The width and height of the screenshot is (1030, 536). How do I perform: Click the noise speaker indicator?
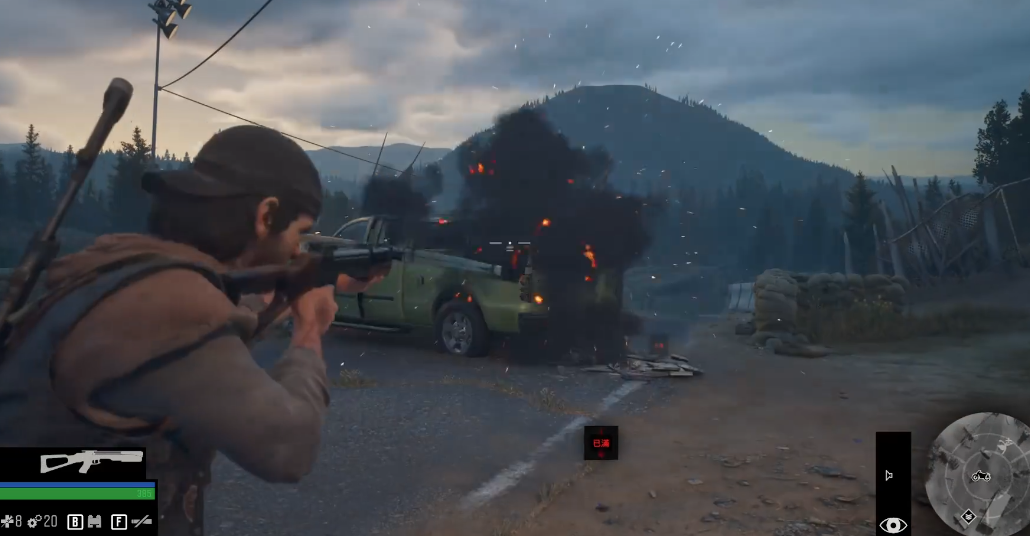click(889, 476)
